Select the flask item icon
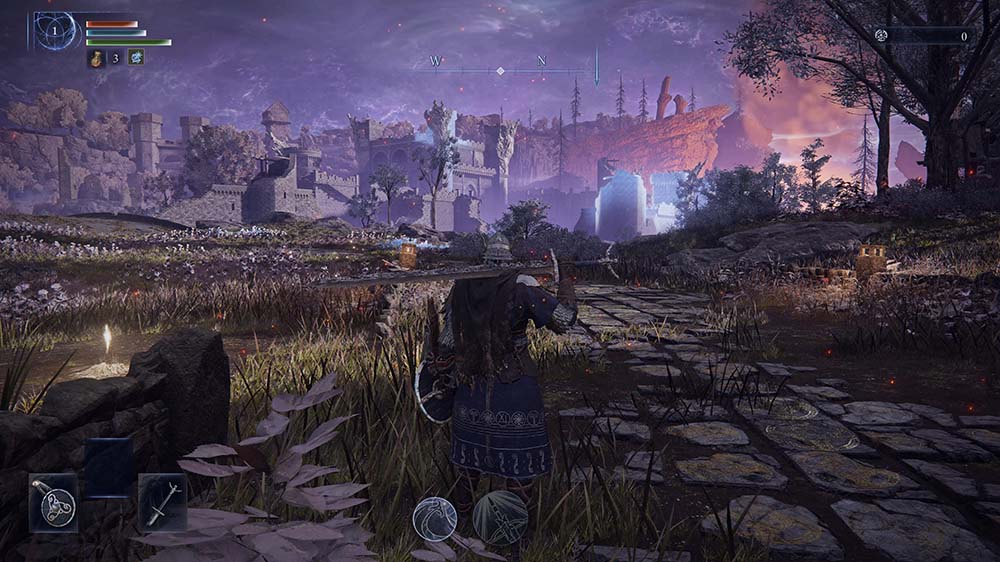The image size is (1000, 562). click(96, 58)
